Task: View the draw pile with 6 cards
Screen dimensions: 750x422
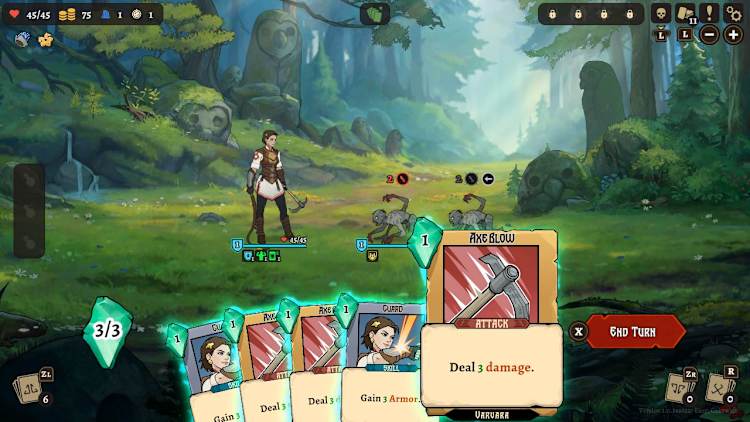Action: (x=27, y=389)
